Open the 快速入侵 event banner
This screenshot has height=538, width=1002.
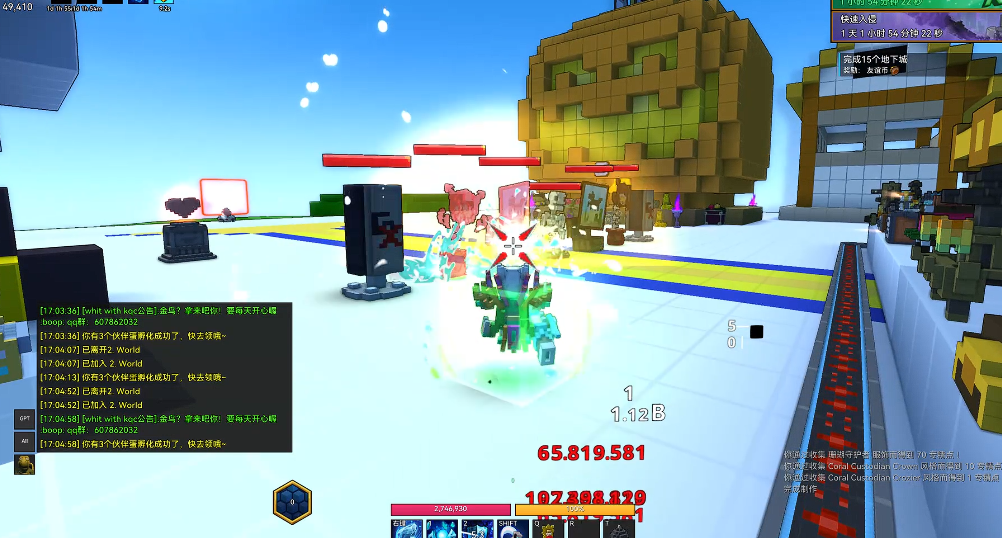tap(914, 27)
